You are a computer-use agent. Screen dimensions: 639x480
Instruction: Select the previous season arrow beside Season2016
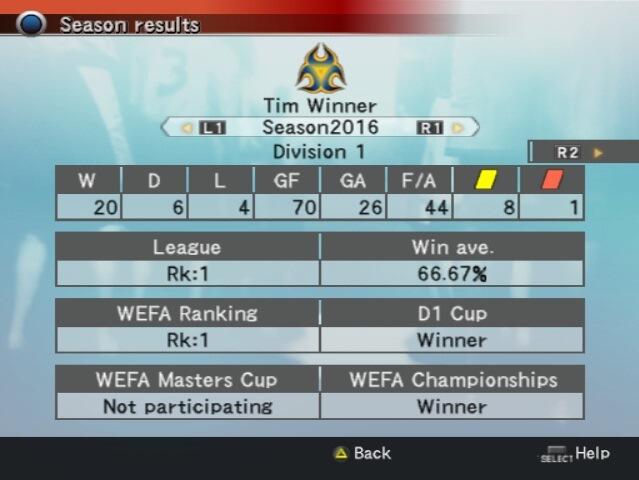tap(186, 128)
